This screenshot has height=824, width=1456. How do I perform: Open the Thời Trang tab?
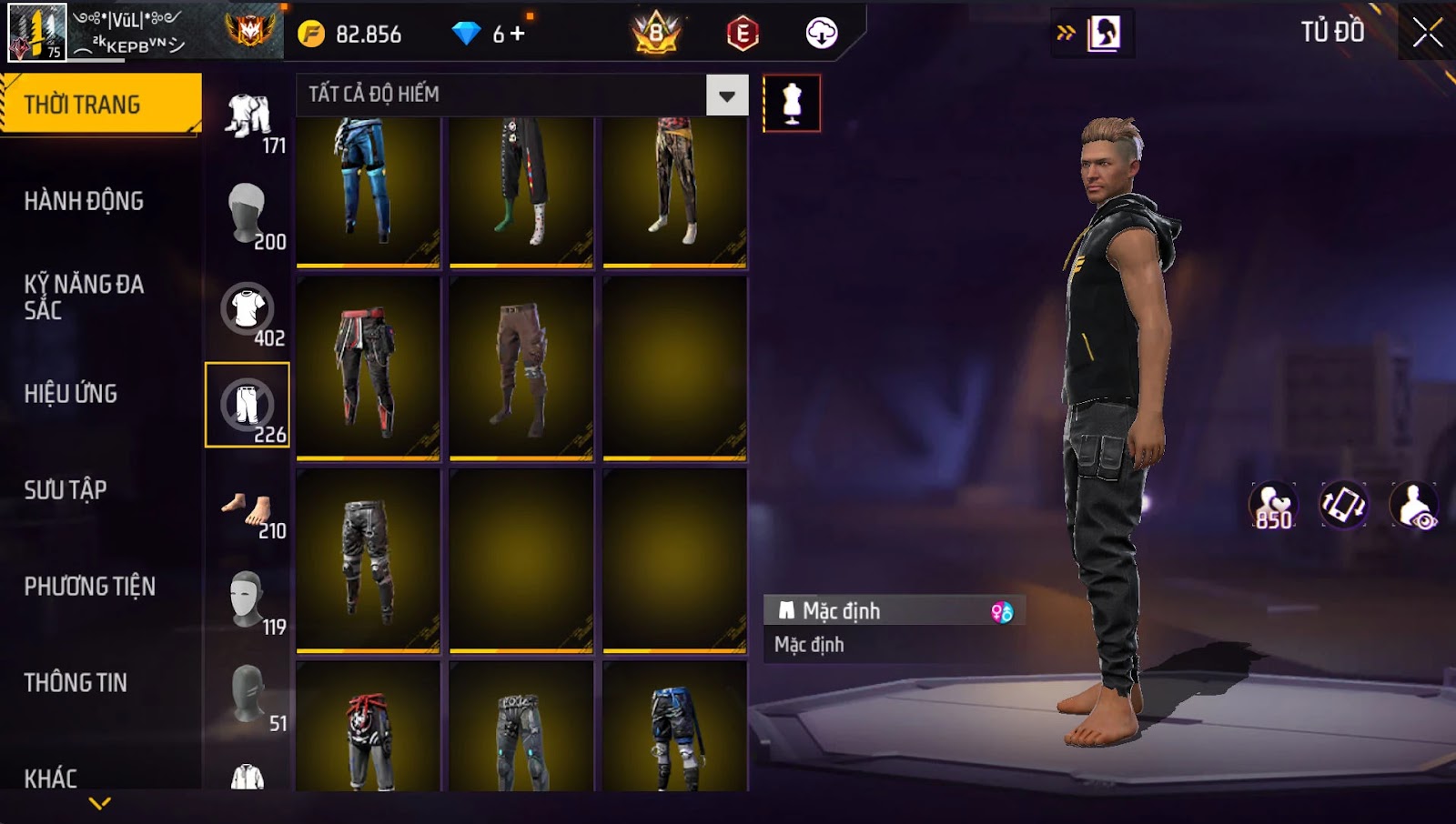[100, 105]
